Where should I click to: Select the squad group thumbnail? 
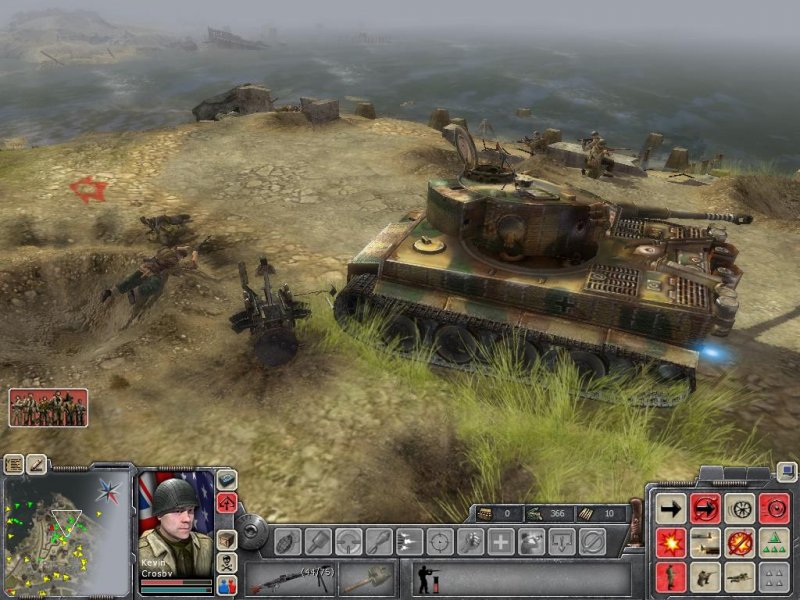(48, 407)
